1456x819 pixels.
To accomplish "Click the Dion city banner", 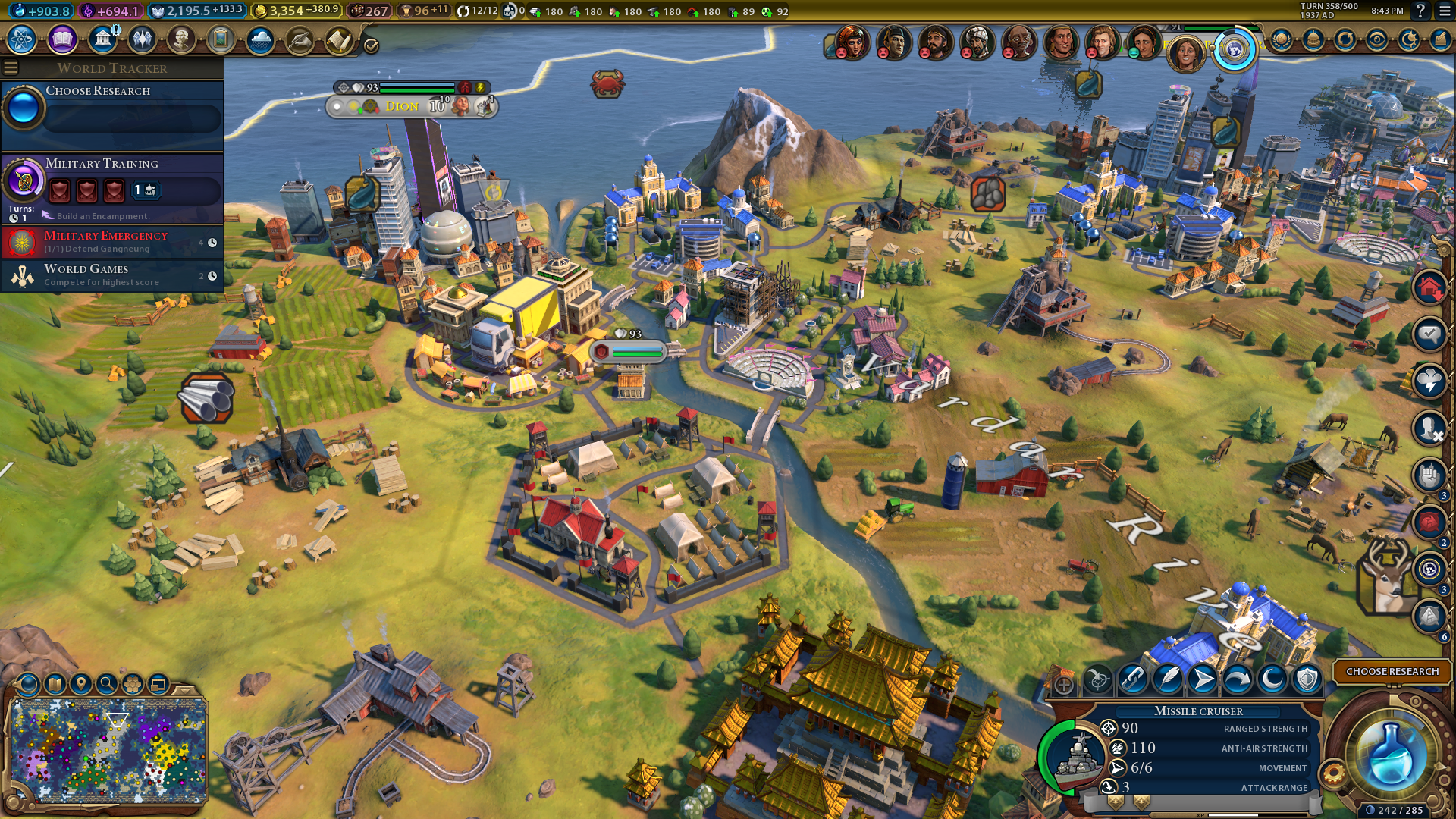I will [x=403, y=106].
